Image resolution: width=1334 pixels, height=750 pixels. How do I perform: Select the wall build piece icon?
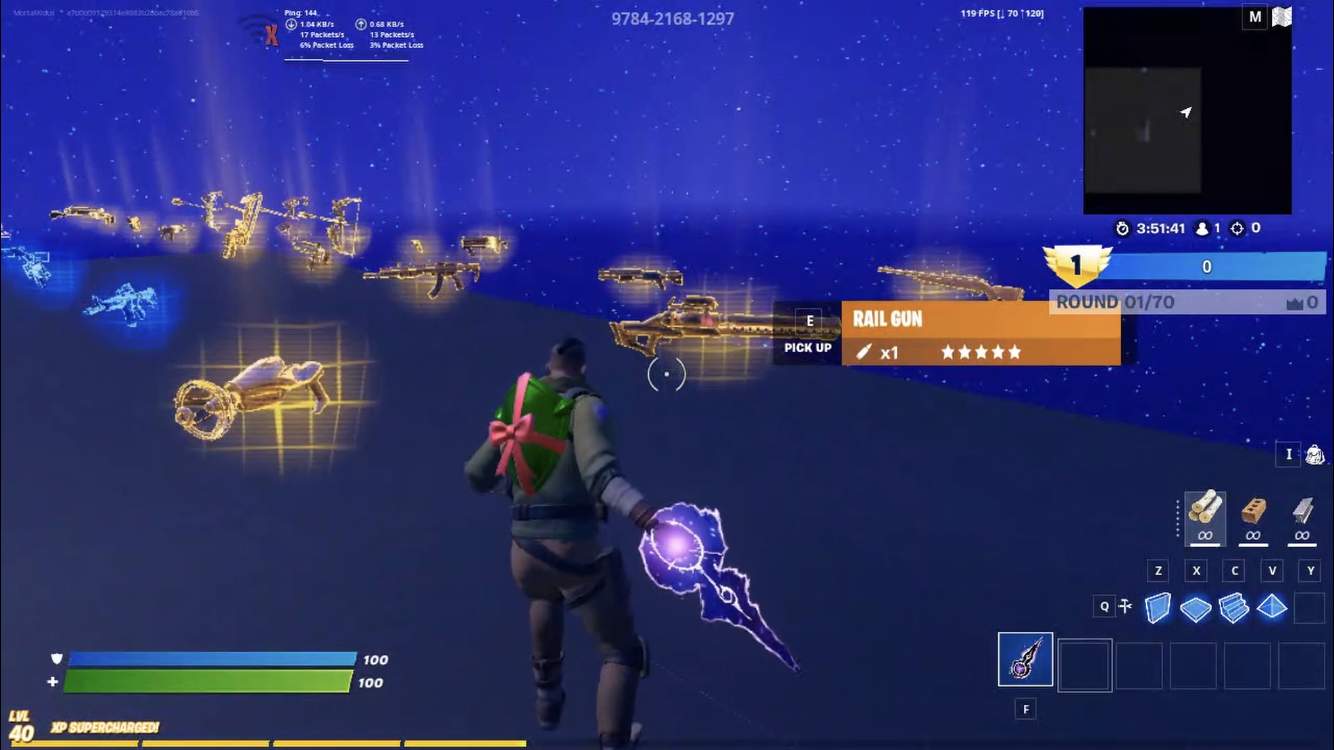[1157, 606]
